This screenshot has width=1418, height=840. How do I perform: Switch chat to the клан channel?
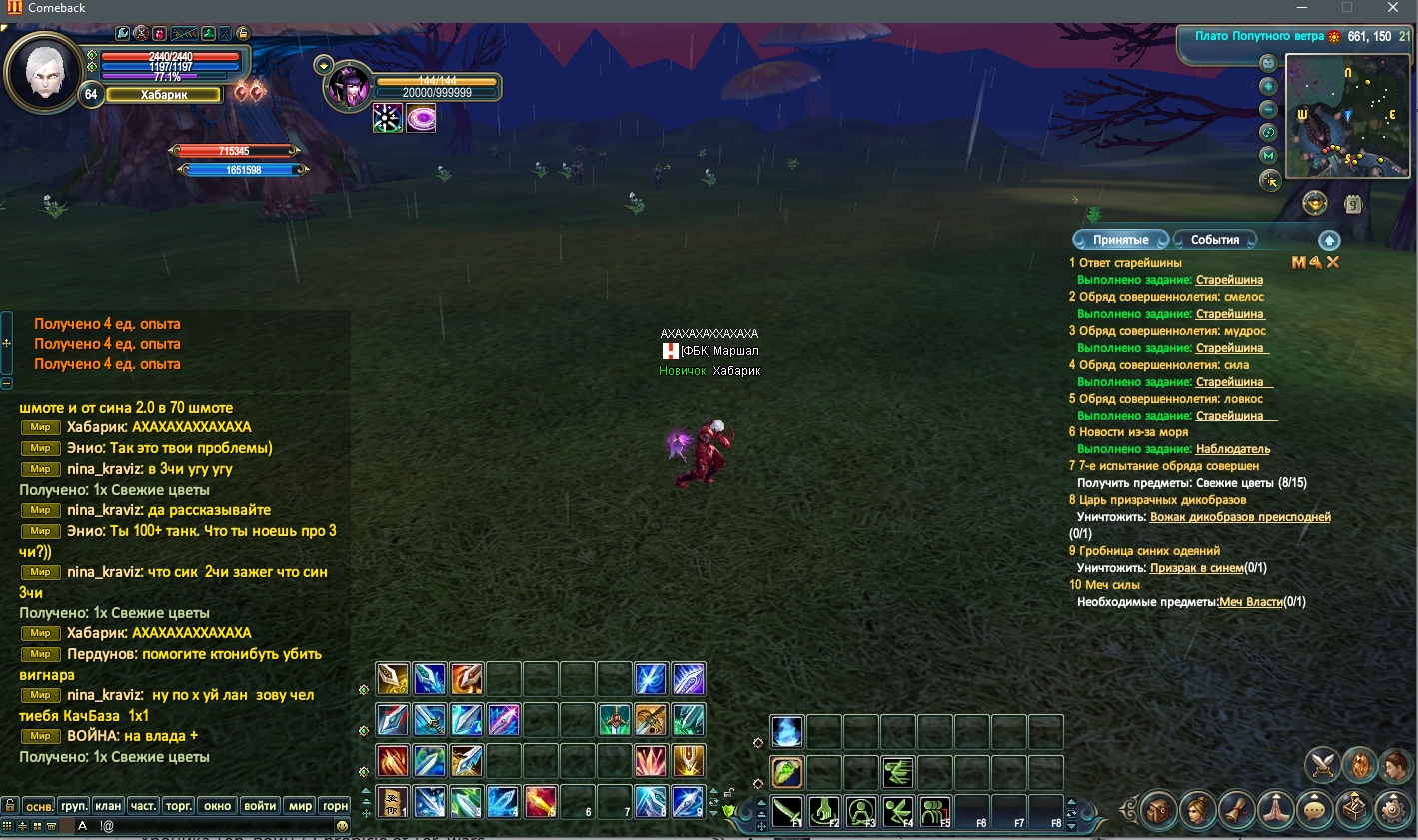pos(108,806)
